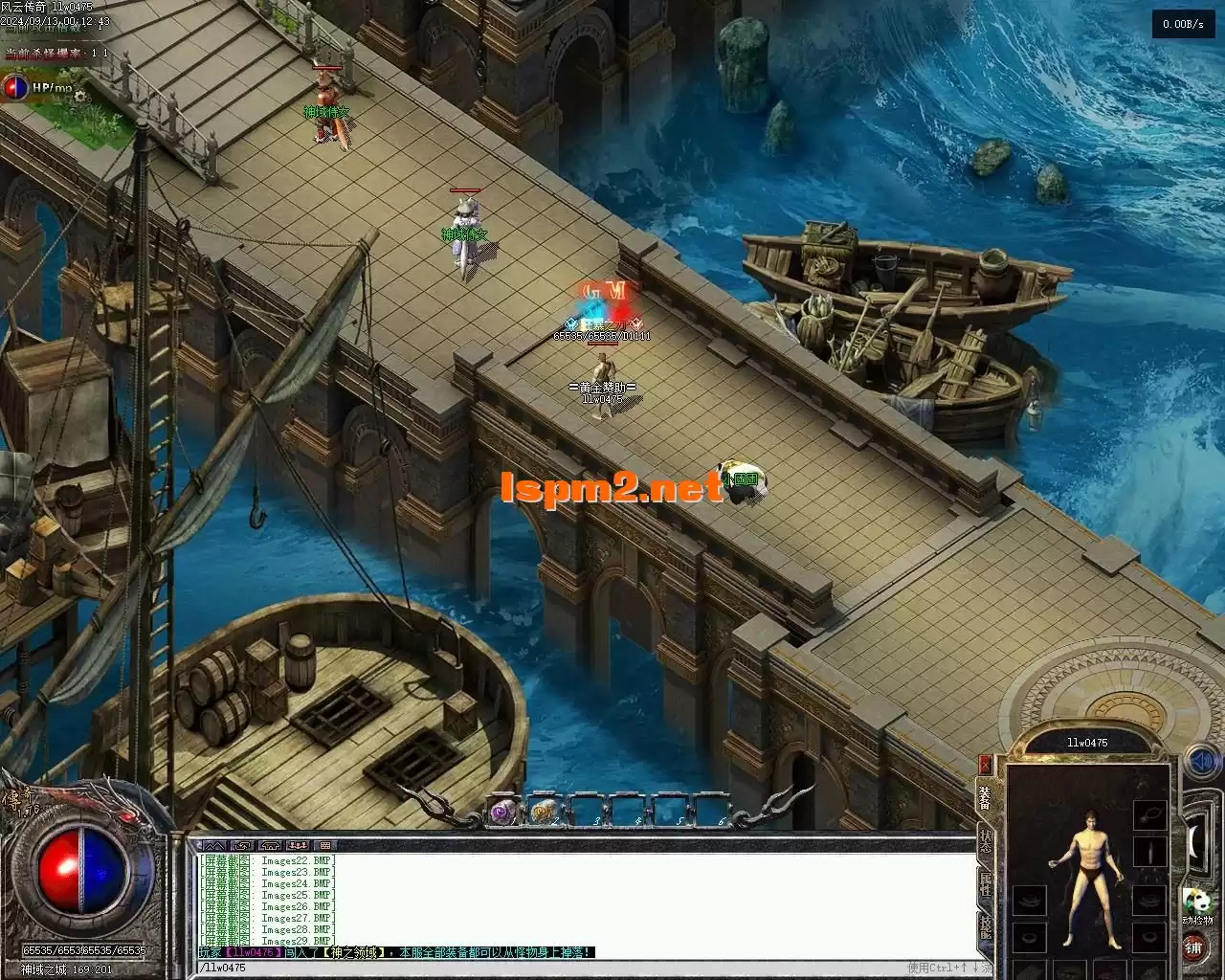Use the purple scroll in hotbar slot 1
1225x980 pixels.
503,813
